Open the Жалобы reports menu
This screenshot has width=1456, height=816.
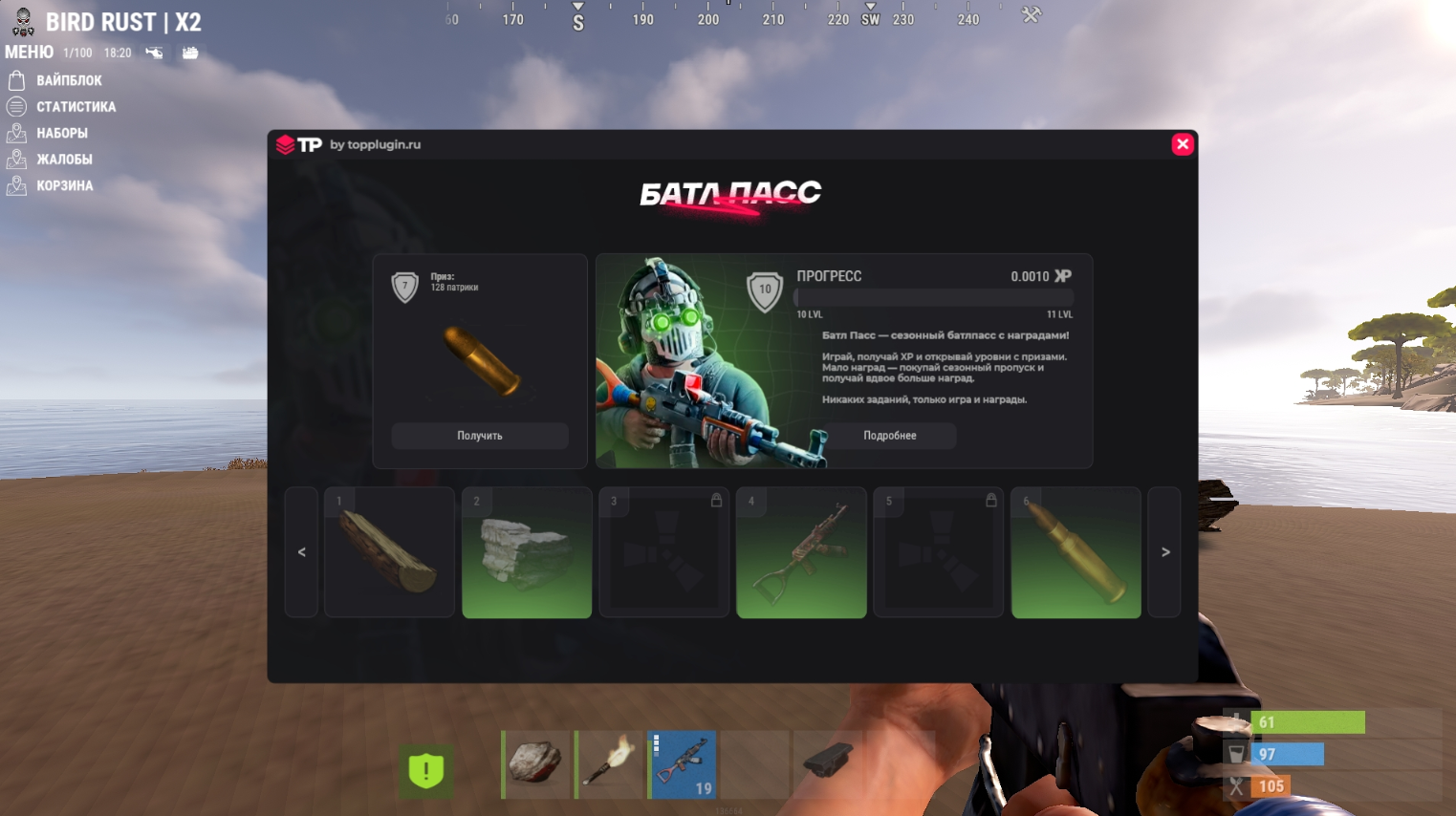coord(64,160)
